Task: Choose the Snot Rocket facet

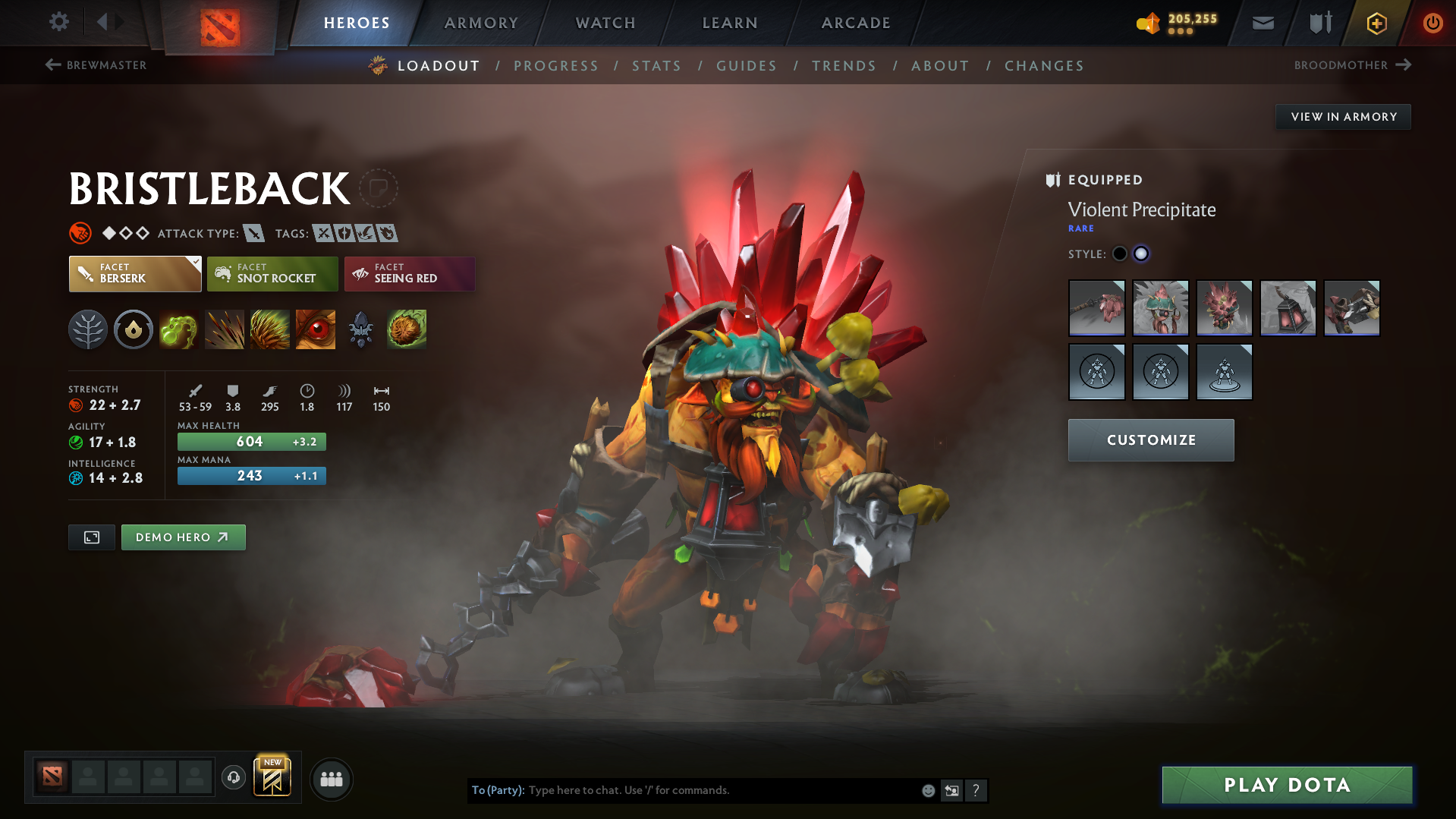Action: click(272, 273)
